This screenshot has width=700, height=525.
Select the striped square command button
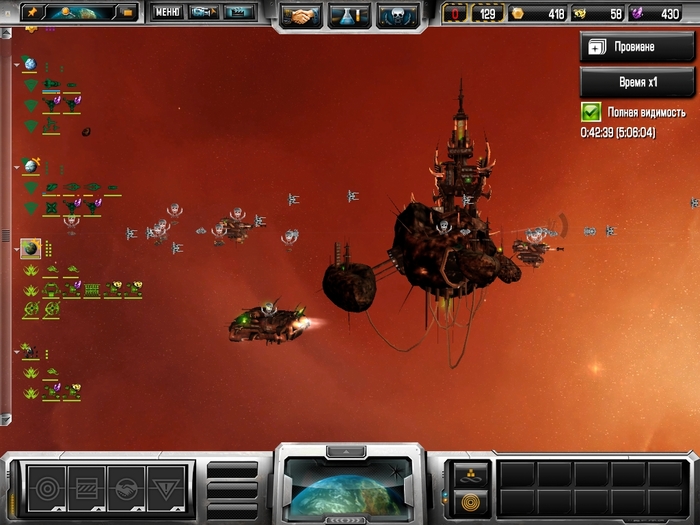(x=87, y=487)
